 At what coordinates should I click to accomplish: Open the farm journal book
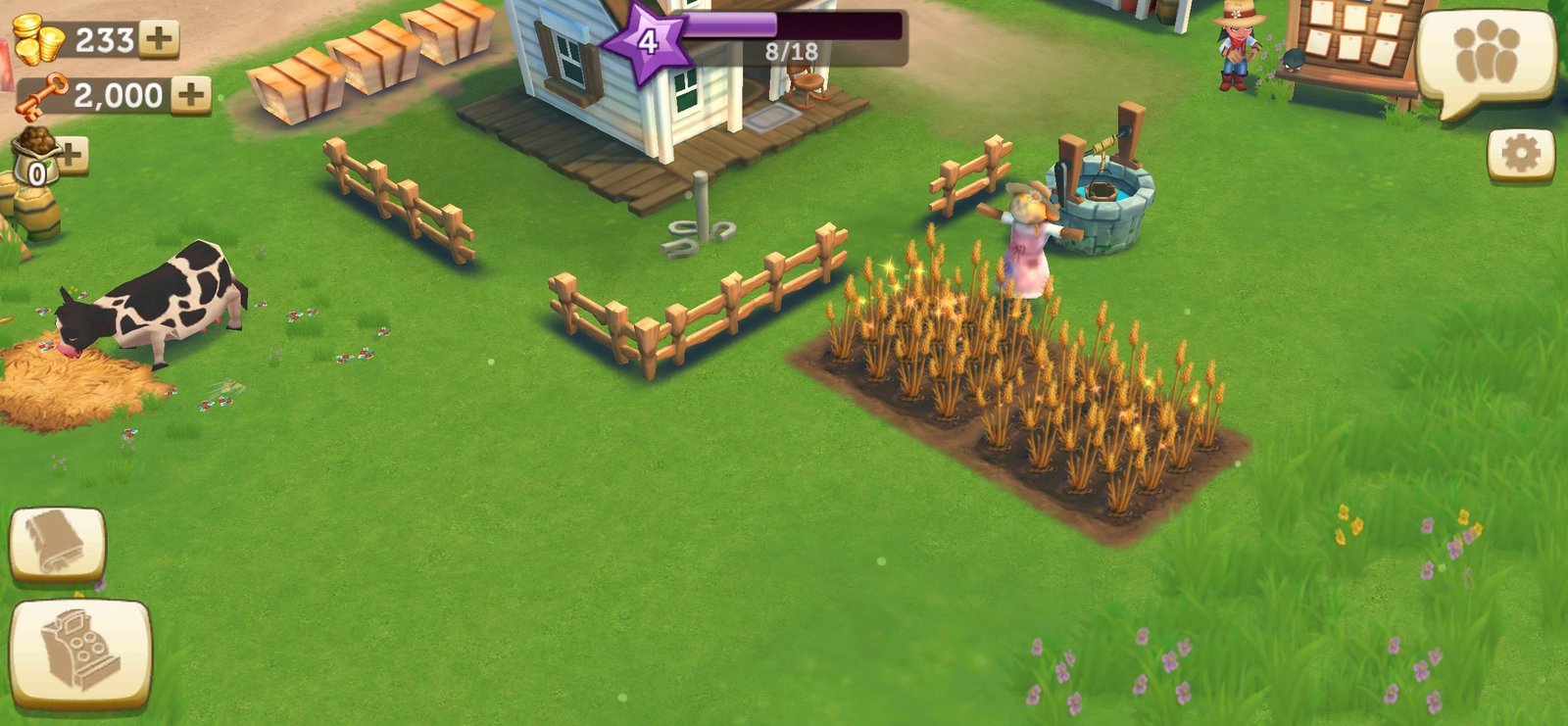pos(57,544)
